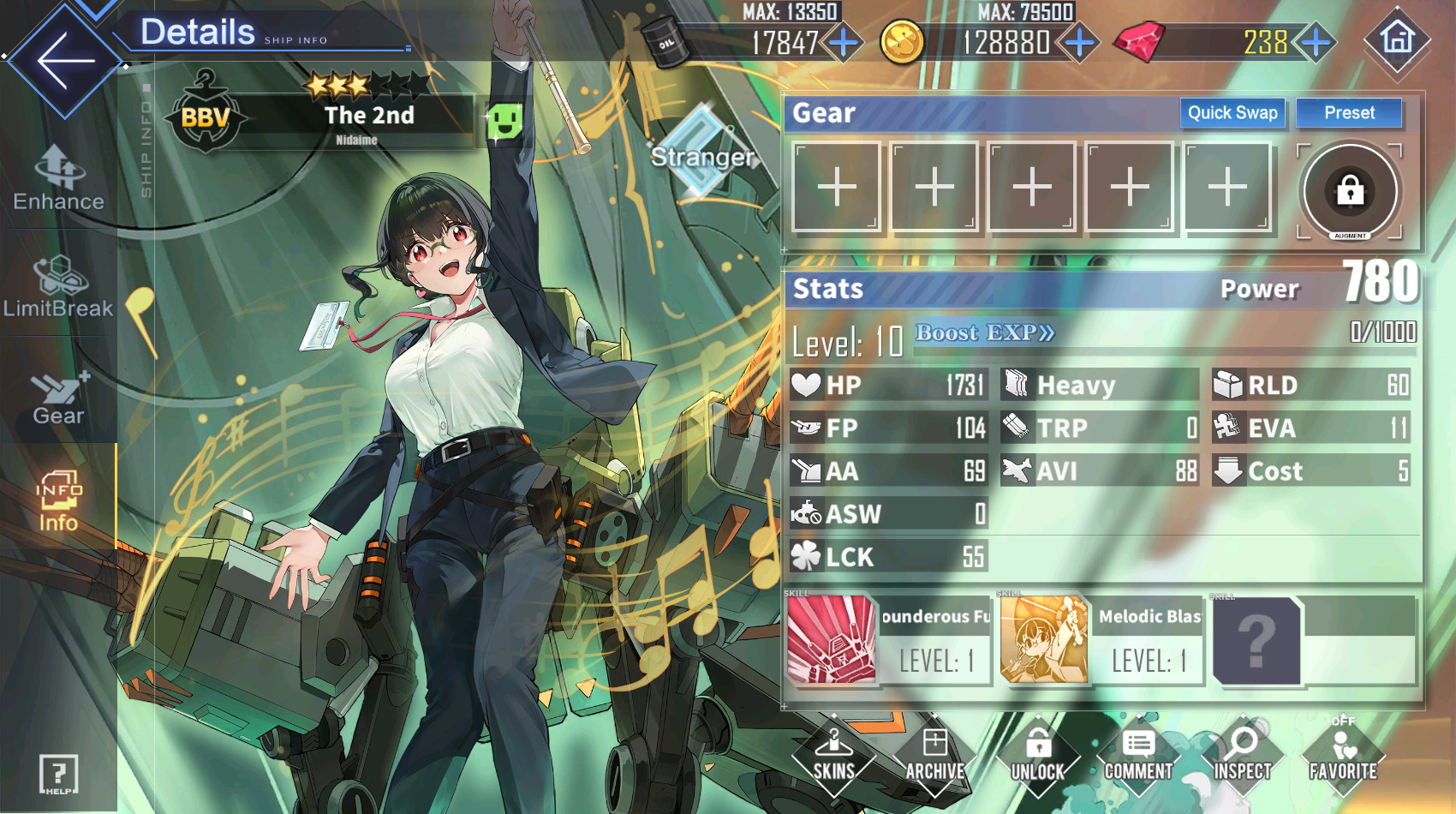Select the Info tab

click(58, 501)
